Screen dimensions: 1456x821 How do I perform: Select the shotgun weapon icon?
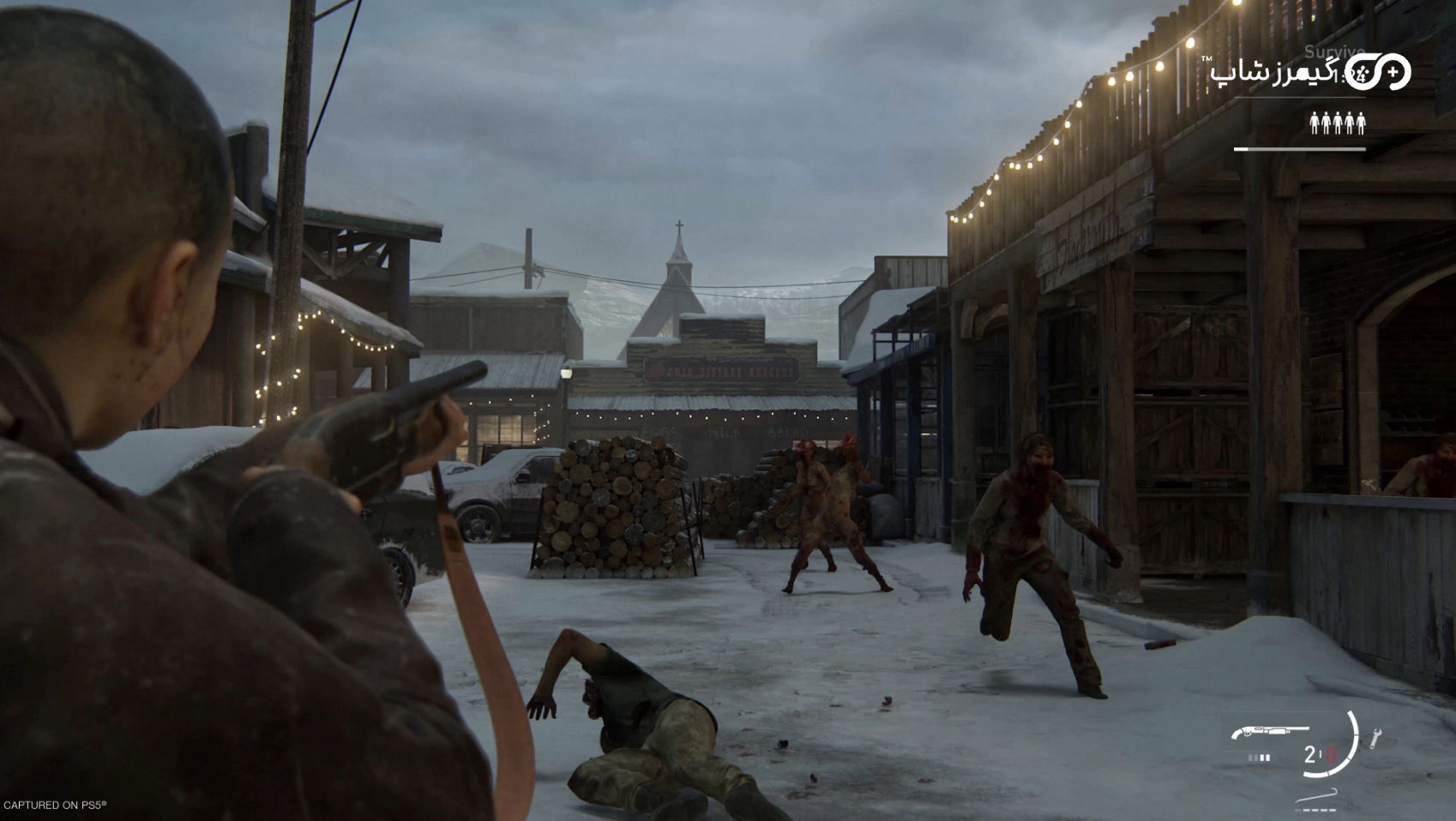[1270, 733]
